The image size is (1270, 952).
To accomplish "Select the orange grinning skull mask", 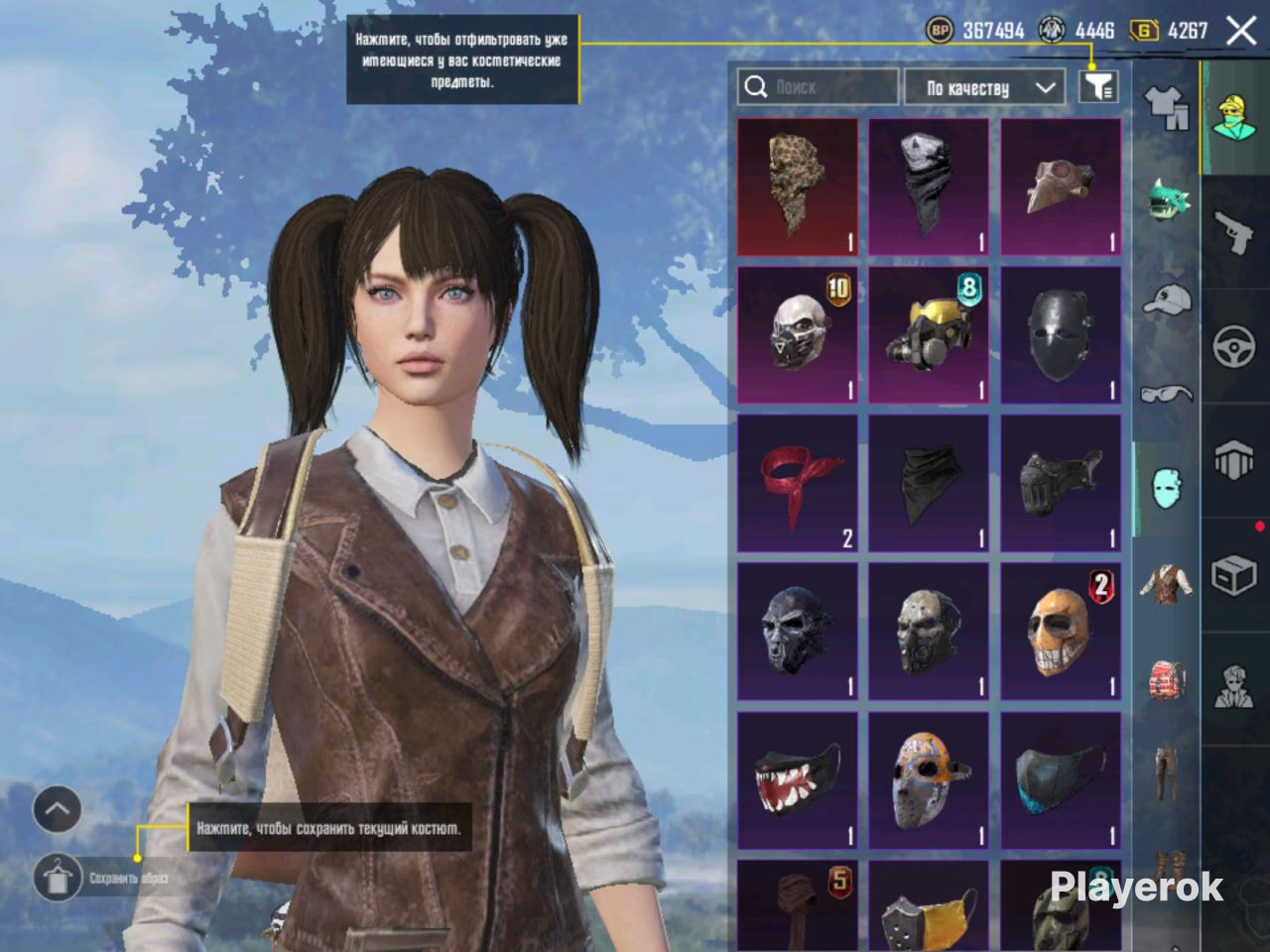I will point(1061,631).
